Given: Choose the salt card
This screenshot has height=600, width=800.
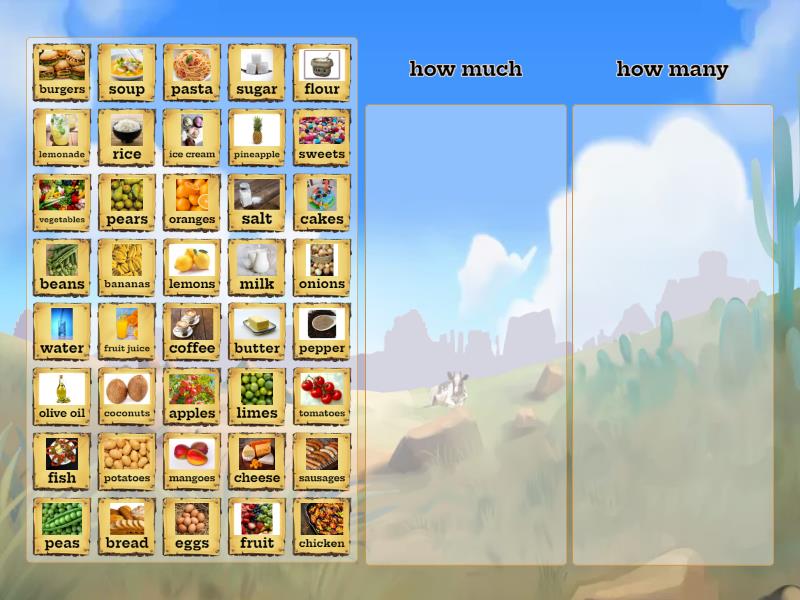Looking at the screenshot, I should (x=257, y=202).
